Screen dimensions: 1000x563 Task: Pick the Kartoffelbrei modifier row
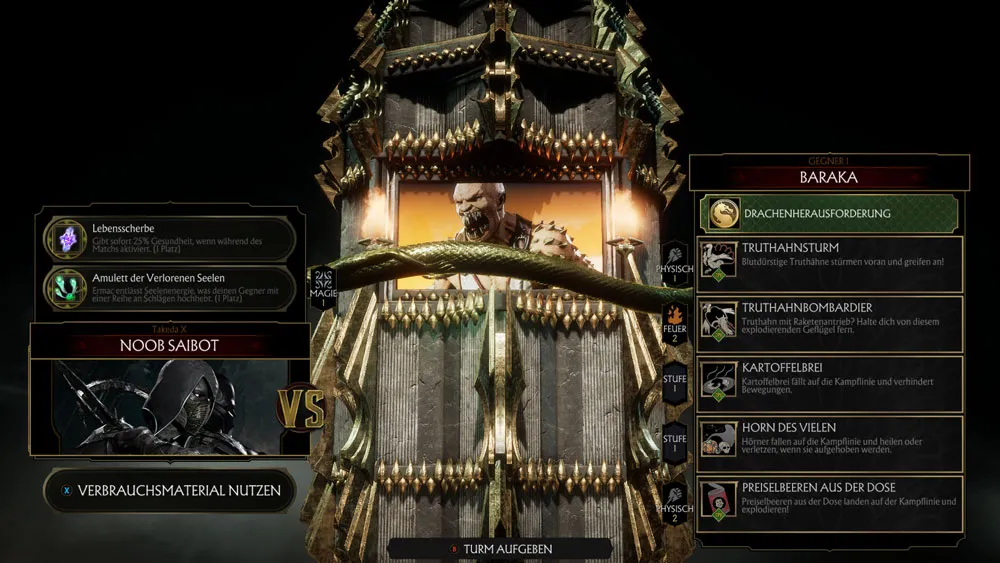tap(830, 384)
